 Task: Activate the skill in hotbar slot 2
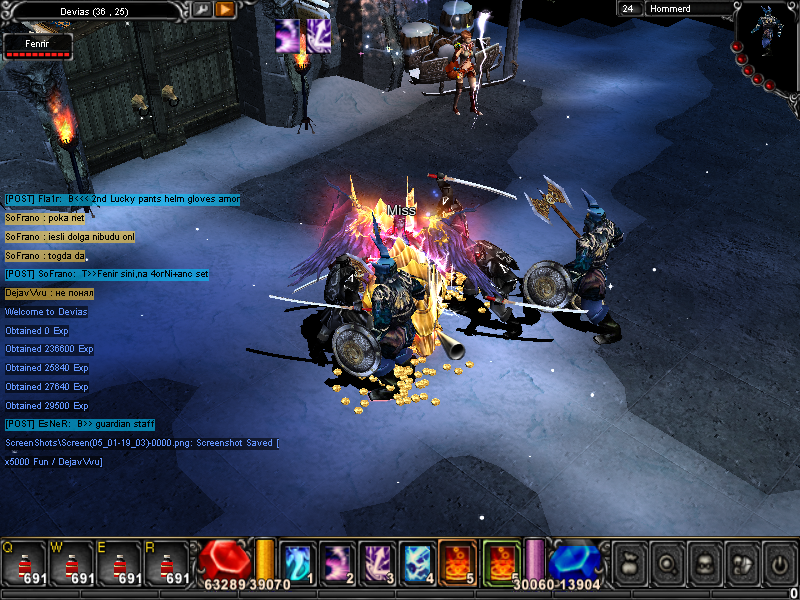point(337,562)
